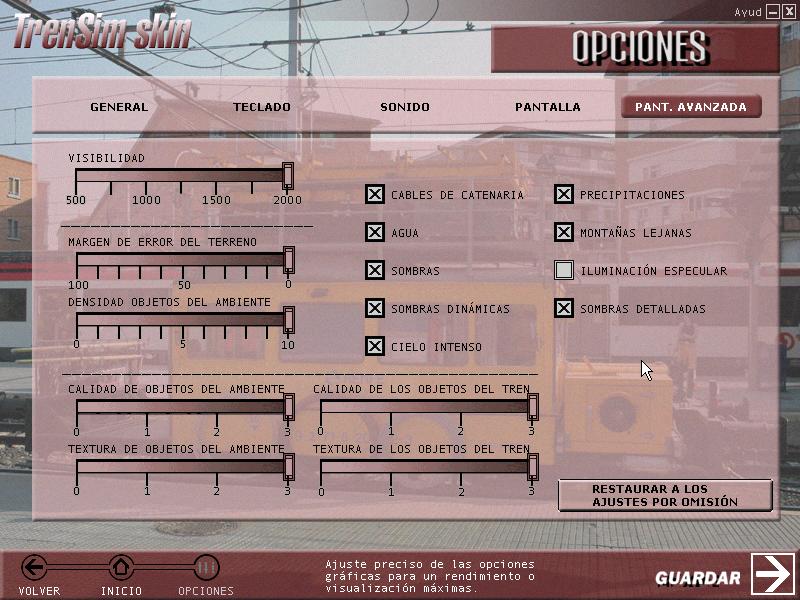The height and width of the screenshot is (600, 800).
Task: Uncheck the Agua option
Action: (x=374, y=233)
